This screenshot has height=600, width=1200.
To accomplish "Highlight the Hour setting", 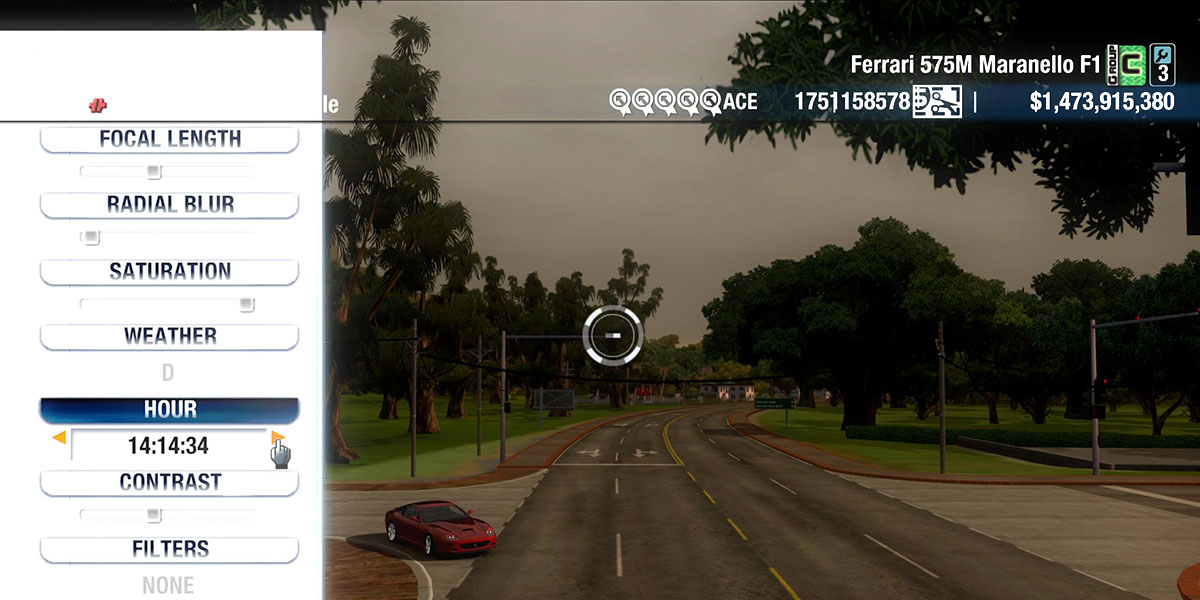I will pos(169,410).
